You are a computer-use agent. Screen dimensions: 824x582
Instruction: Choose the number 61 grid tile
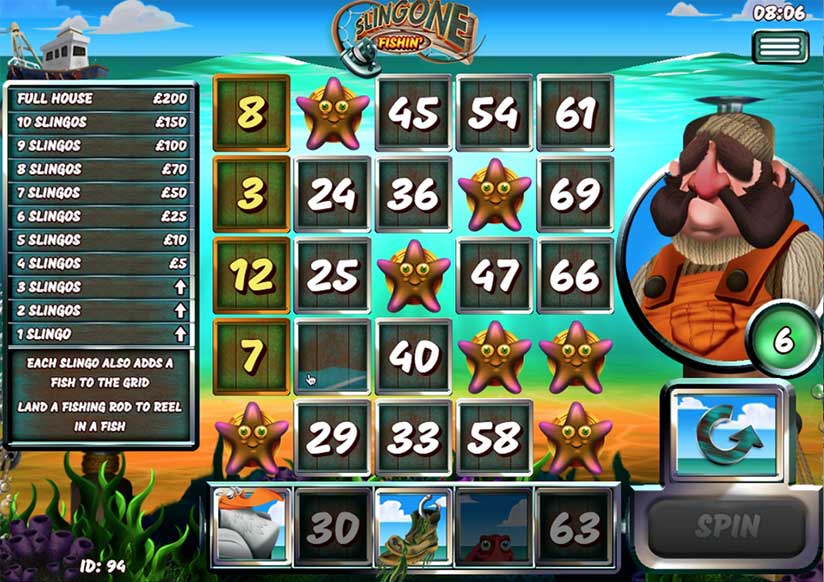pyautogui.click(x=575, y=113)
